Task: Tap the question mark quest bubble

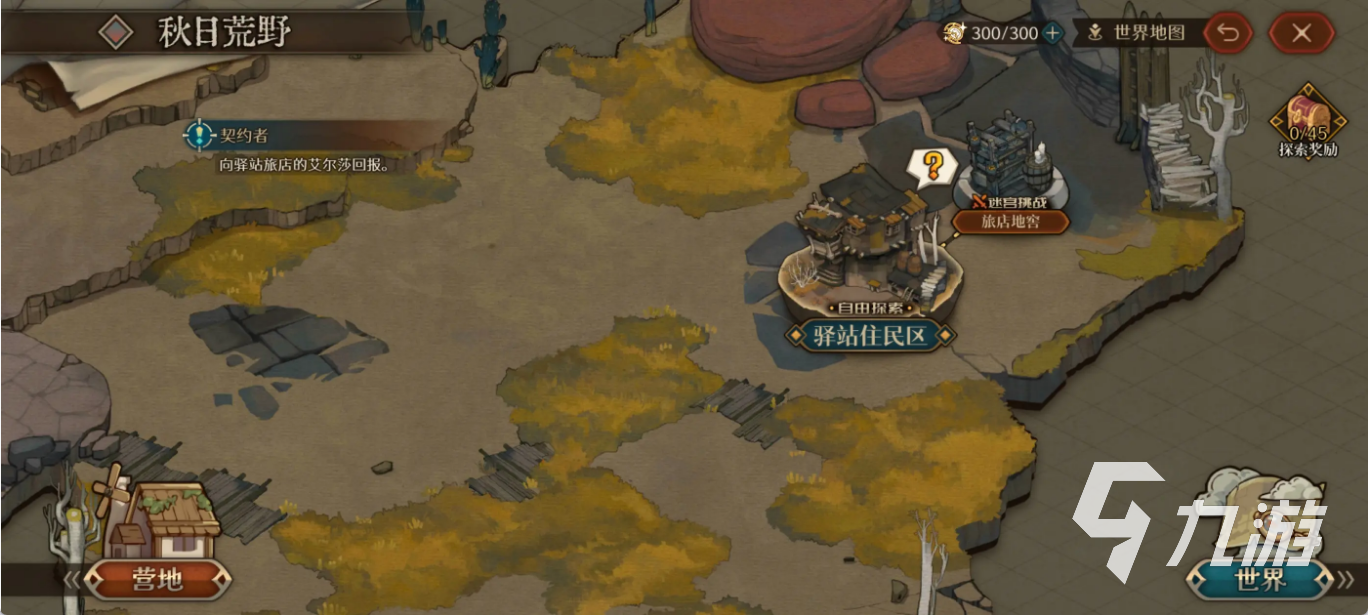Action: tap(931, 166)
